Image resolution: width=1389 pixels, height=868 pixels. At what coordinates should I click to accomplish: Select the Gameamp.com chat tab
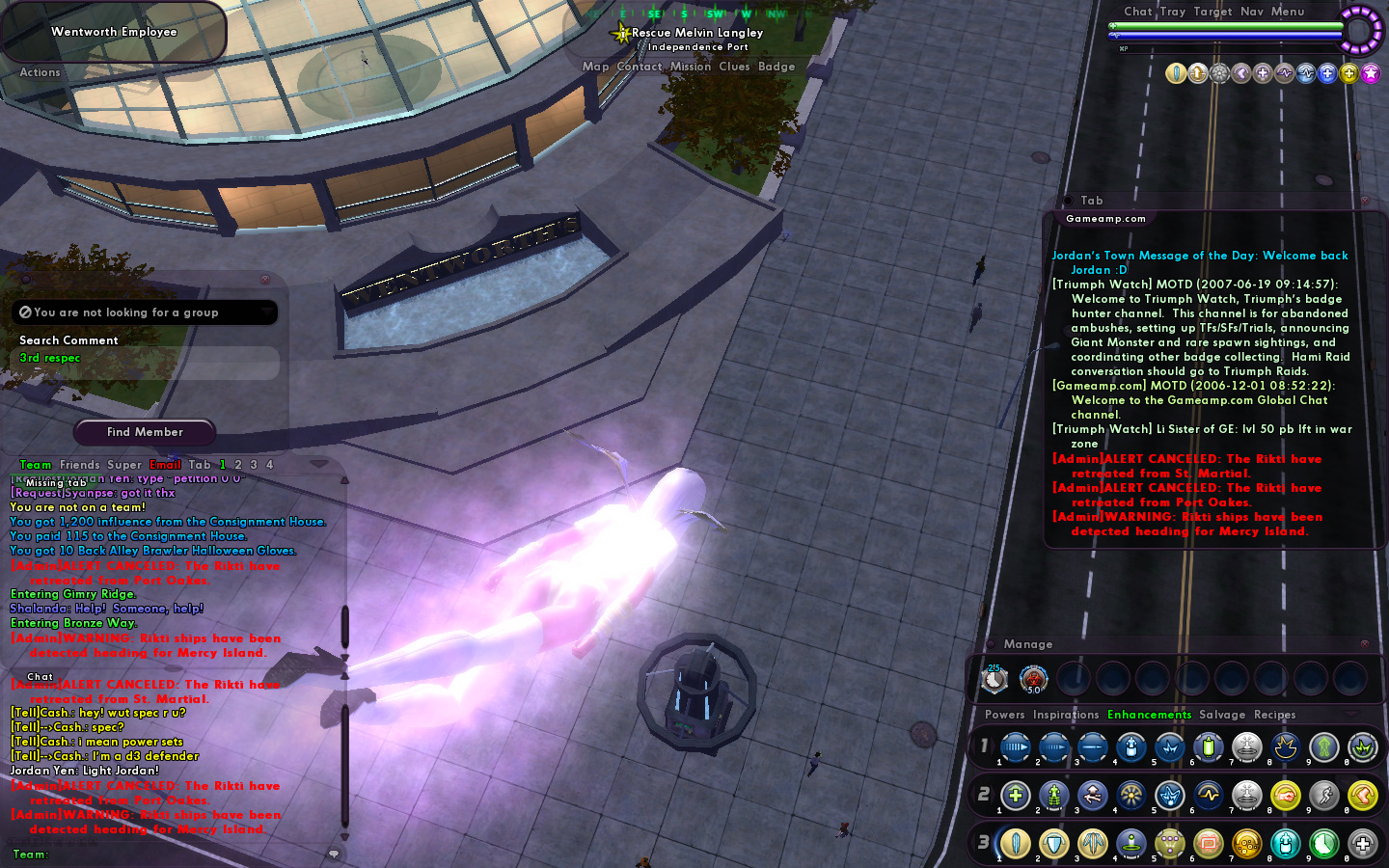[x=1105, y=219]
